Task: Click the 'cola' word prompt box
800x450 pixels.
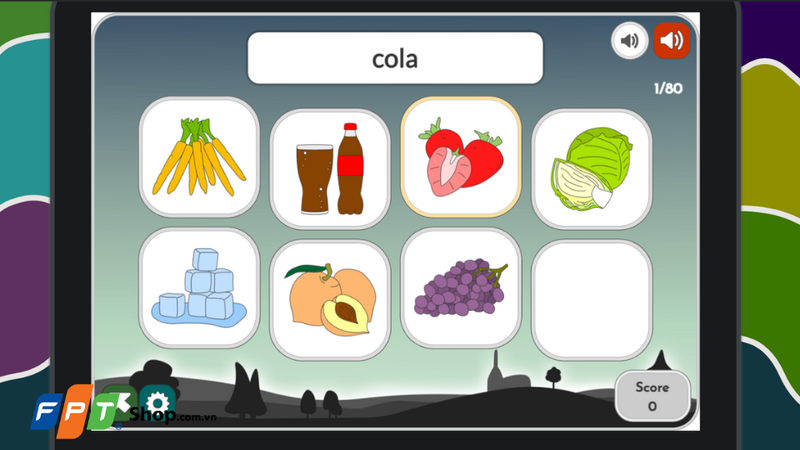Action: pos(395,58)
